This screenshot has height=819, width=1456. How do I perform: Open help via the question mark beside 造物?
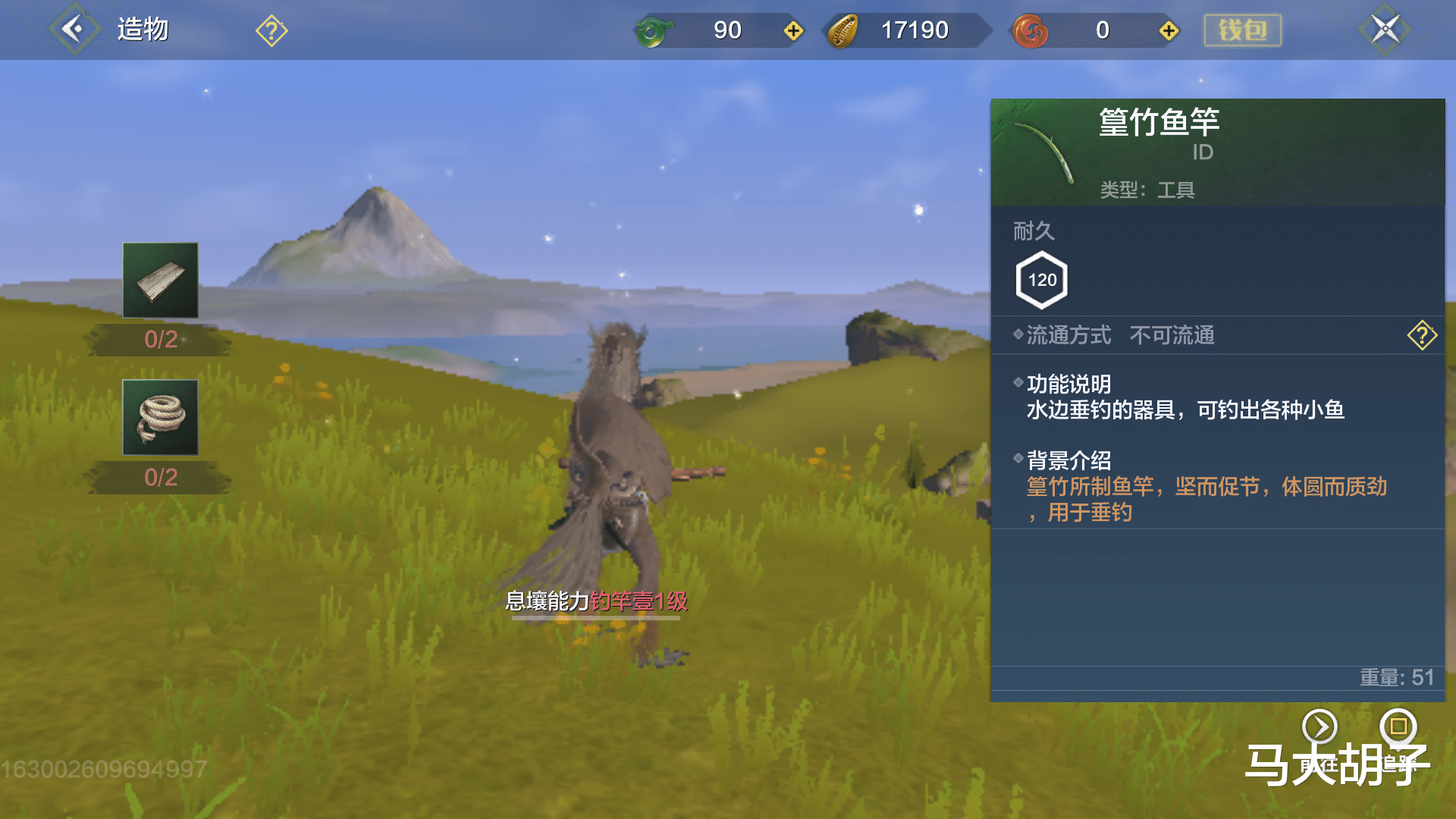[271, 30]
